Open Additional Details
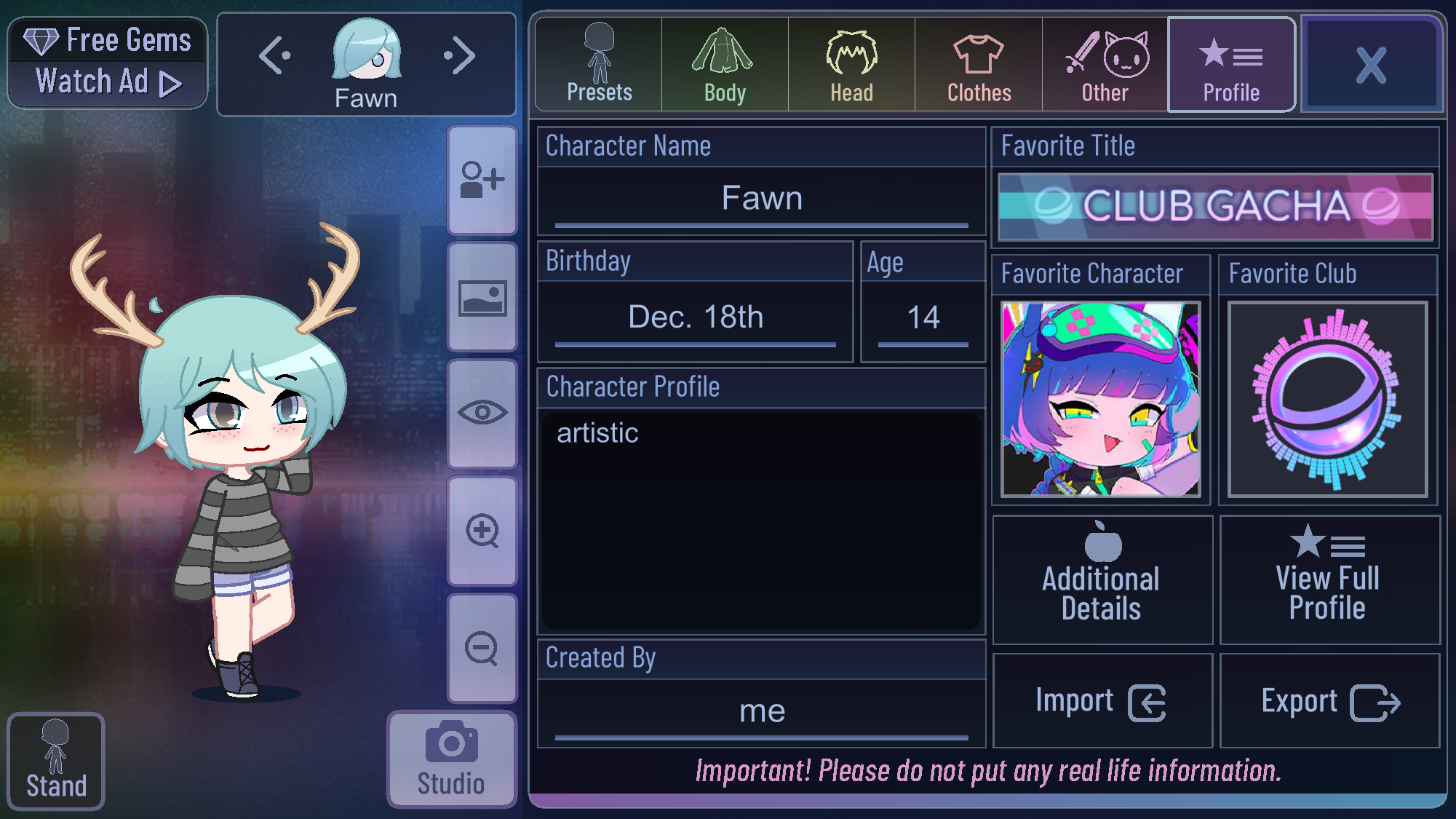The width and height of the screenshot is (1456, 819). (x=1102, y=579)
